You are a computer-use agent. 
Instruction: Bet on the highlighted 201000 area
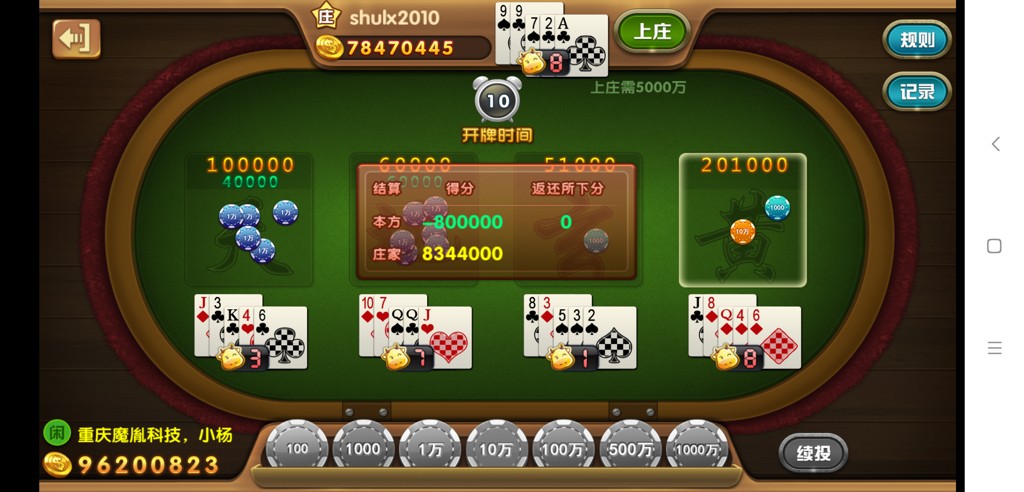coord(743,220)
